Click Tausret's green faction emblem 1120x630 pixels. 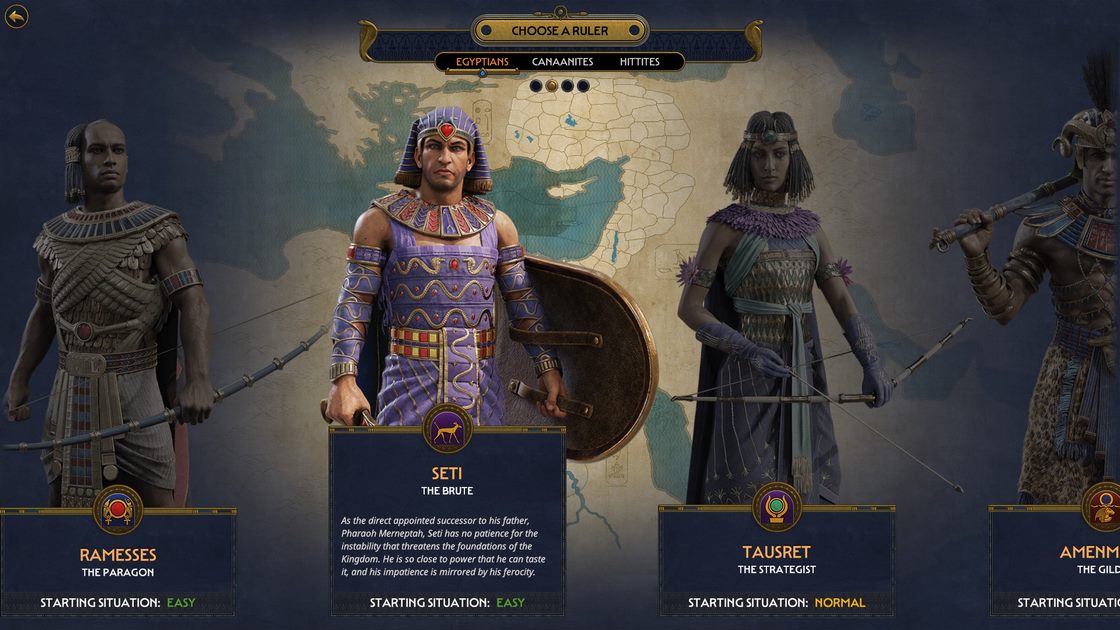coord(776,507)
